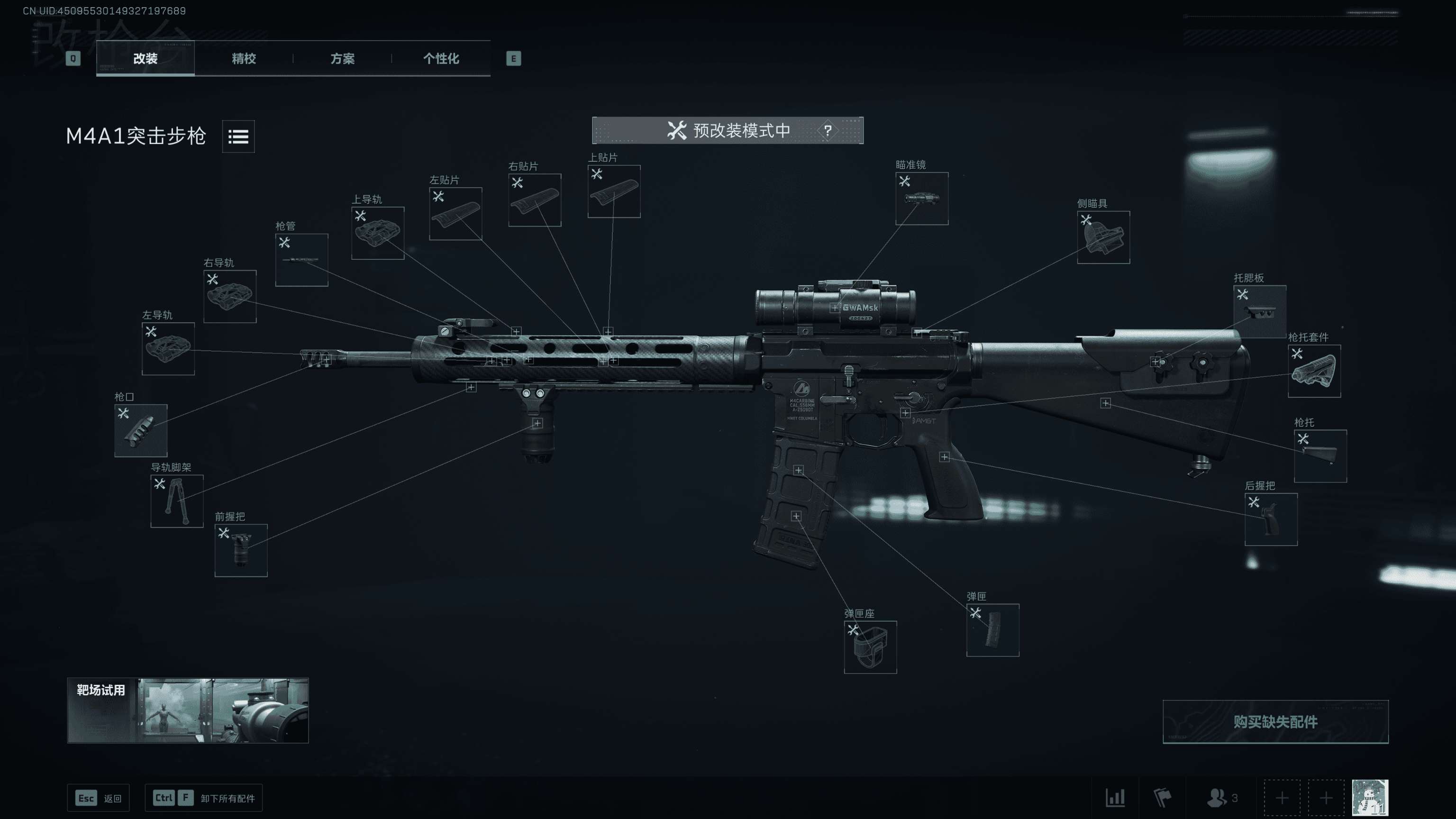This screenshot has height=819, width=1456.
Task: Open the 枪口 muzzle attachment slot
Action: (141, 430)
